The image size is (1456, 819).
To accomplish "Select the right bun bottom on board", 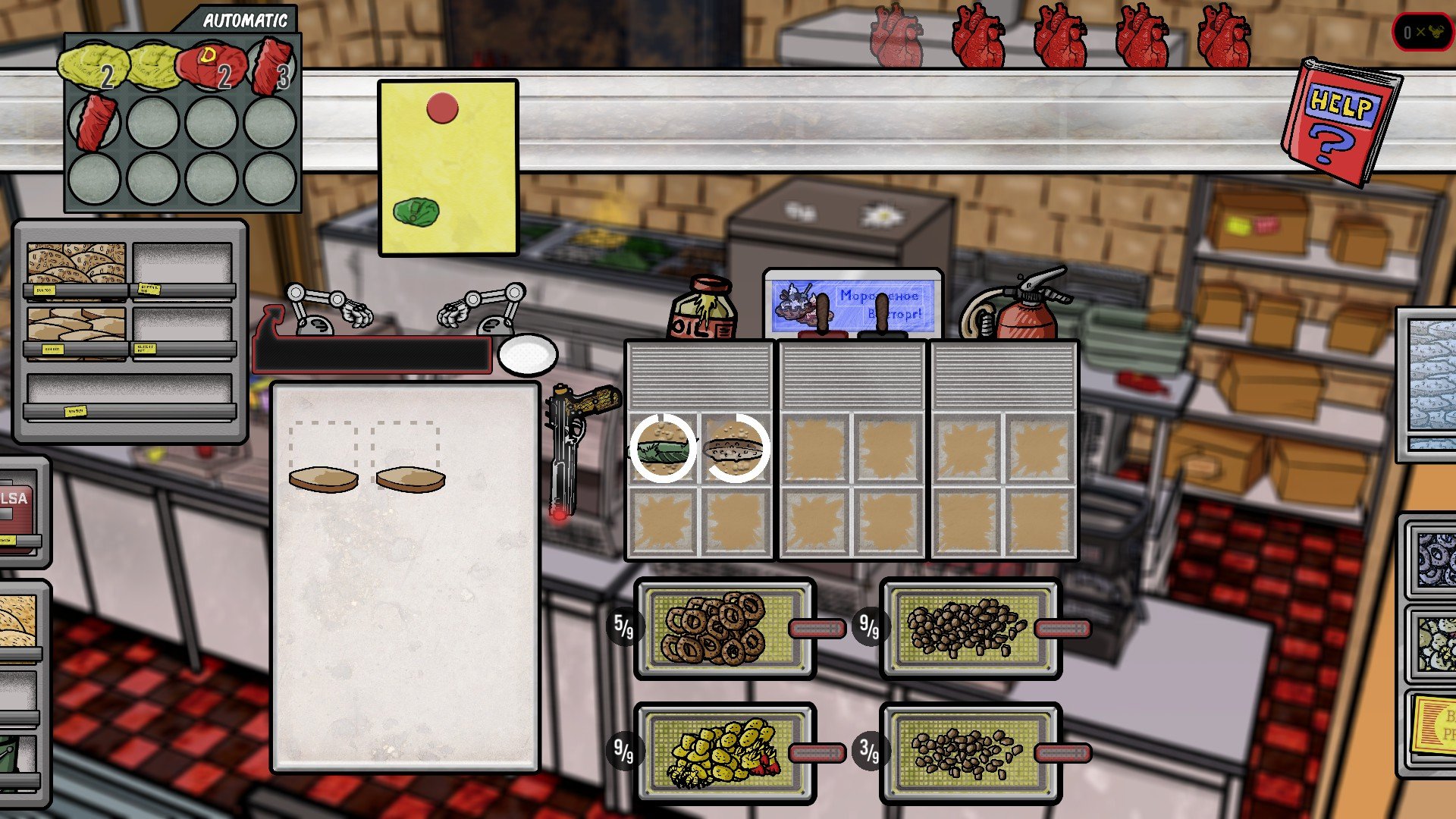I will click(x=410, y=479).
